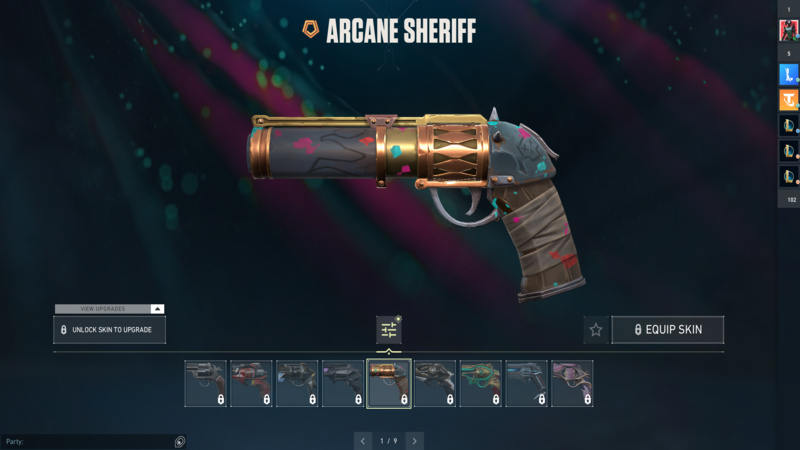Pick the pink and gold Sheriff thumbnail
The width and height of the screenshot is (800, 450).
point(572,384)
